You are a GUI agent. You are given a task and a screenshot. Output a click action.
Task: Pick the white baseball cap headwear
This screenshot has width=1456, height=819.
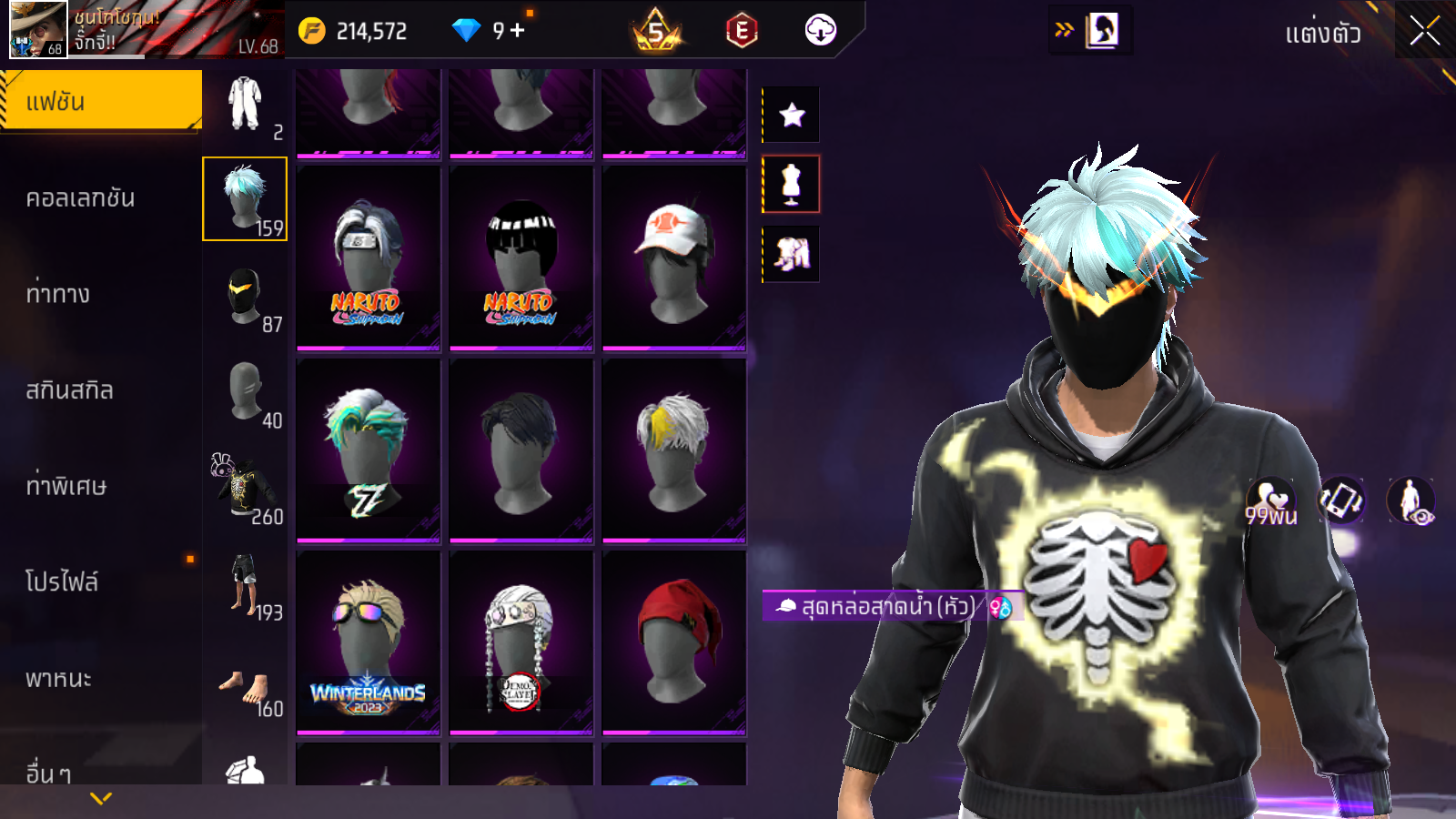tap(674, 258)
